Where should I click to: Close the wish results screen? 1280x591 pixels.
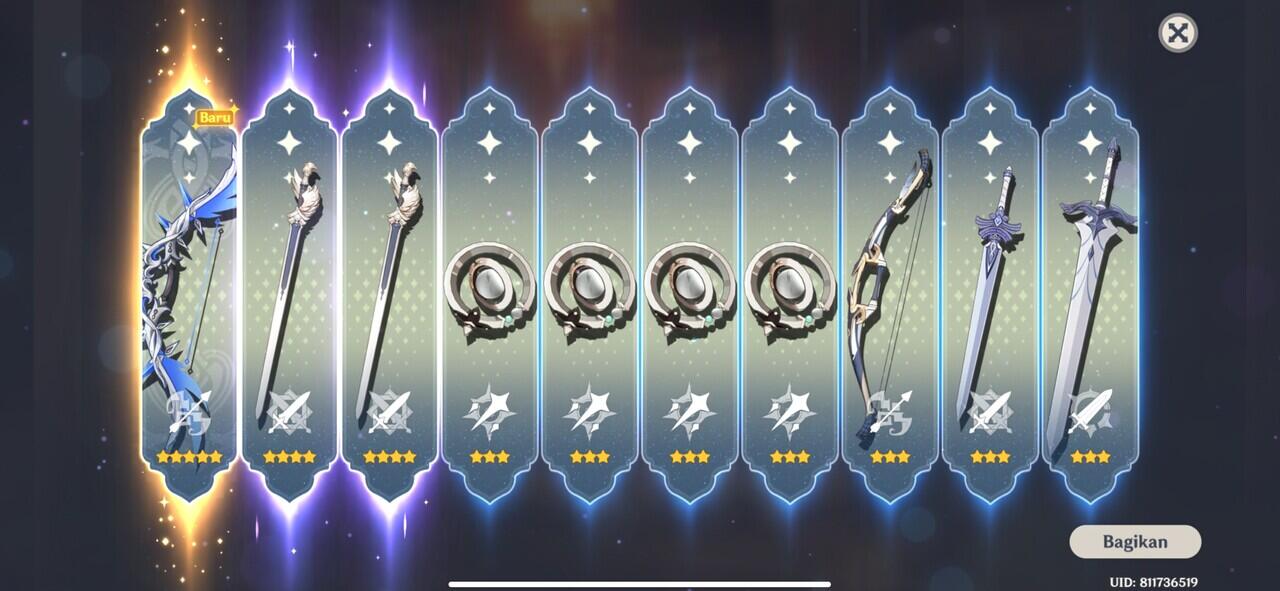(x=1178, y=33)
